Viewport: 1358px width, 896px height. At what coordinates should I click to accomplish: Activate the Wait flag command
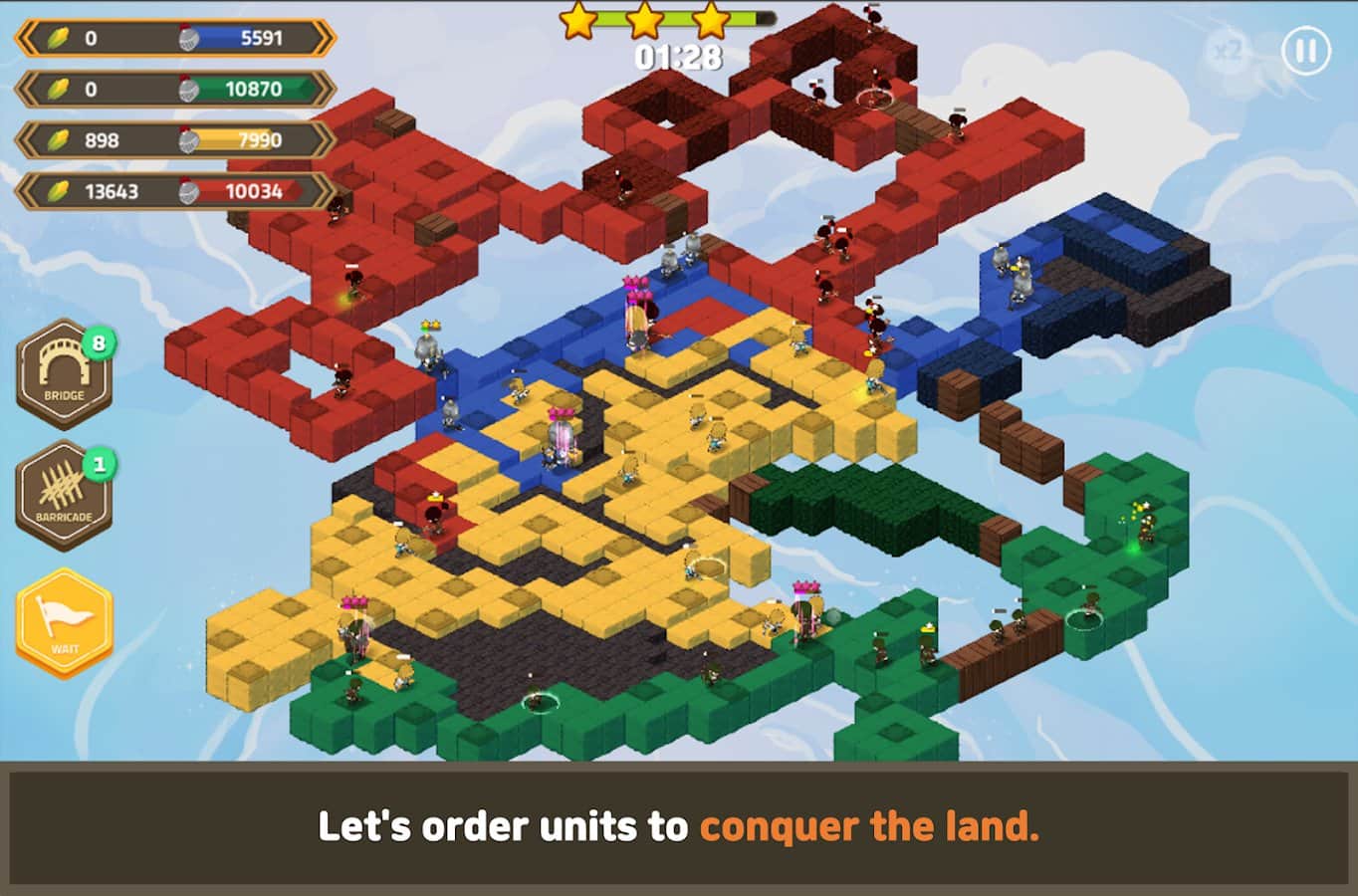click(x=65, y=623)
